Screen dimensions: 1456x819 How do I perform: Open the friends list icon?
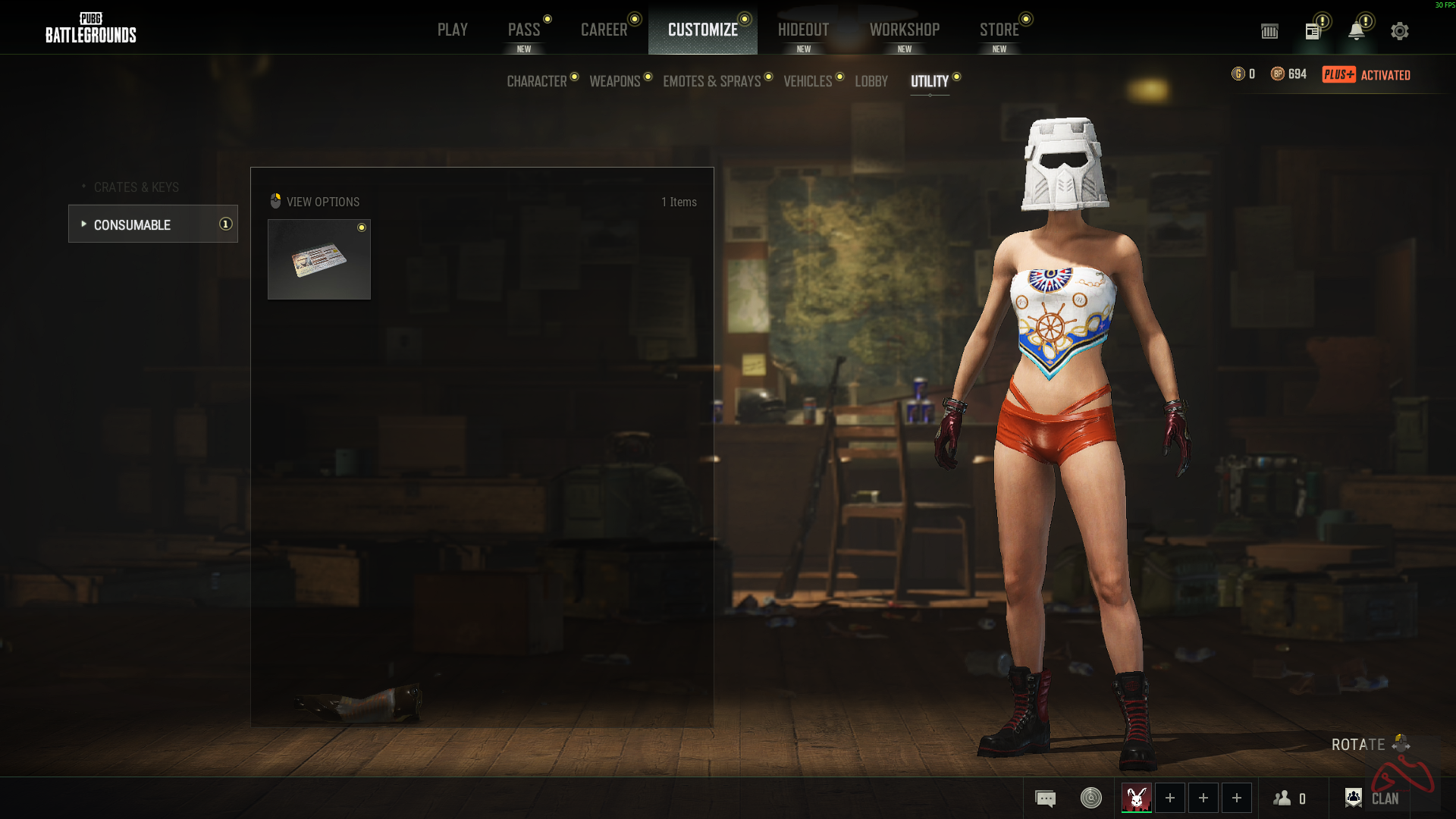tap(1288, 799)
